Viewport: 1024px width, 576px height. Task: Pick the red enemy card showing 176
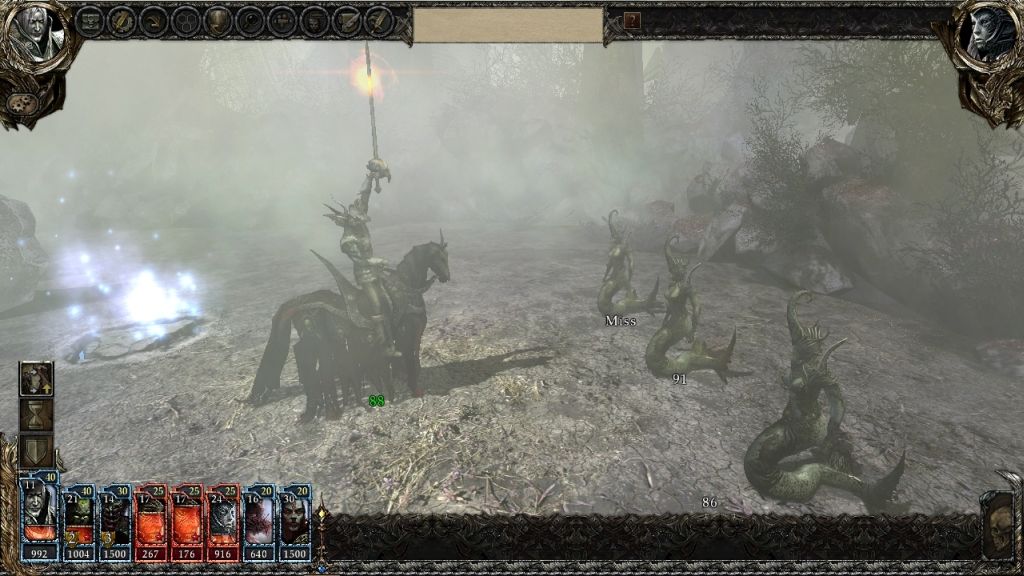[189, 522]
